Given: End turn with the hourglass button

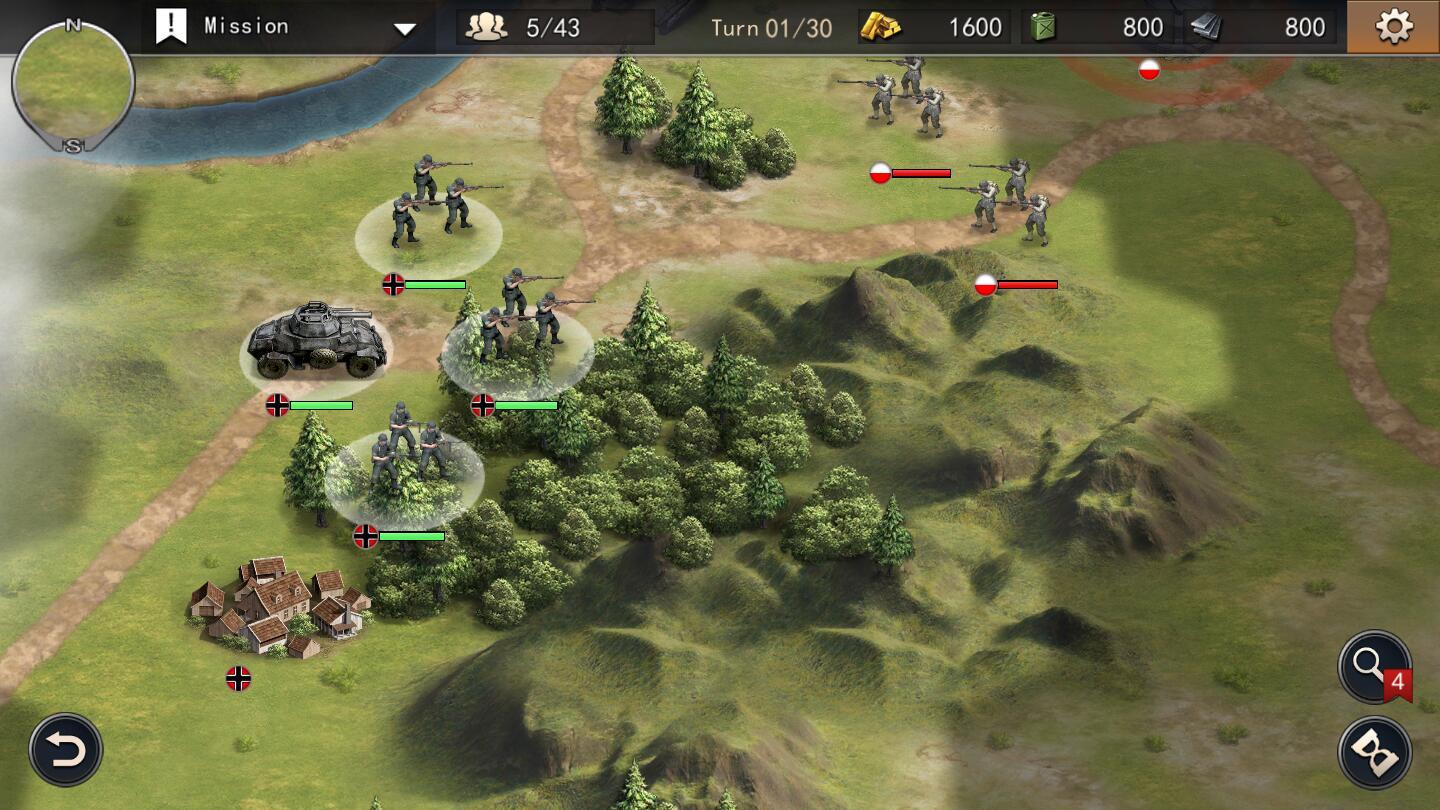Looking at the screenshot, I should click(1375, 753).
